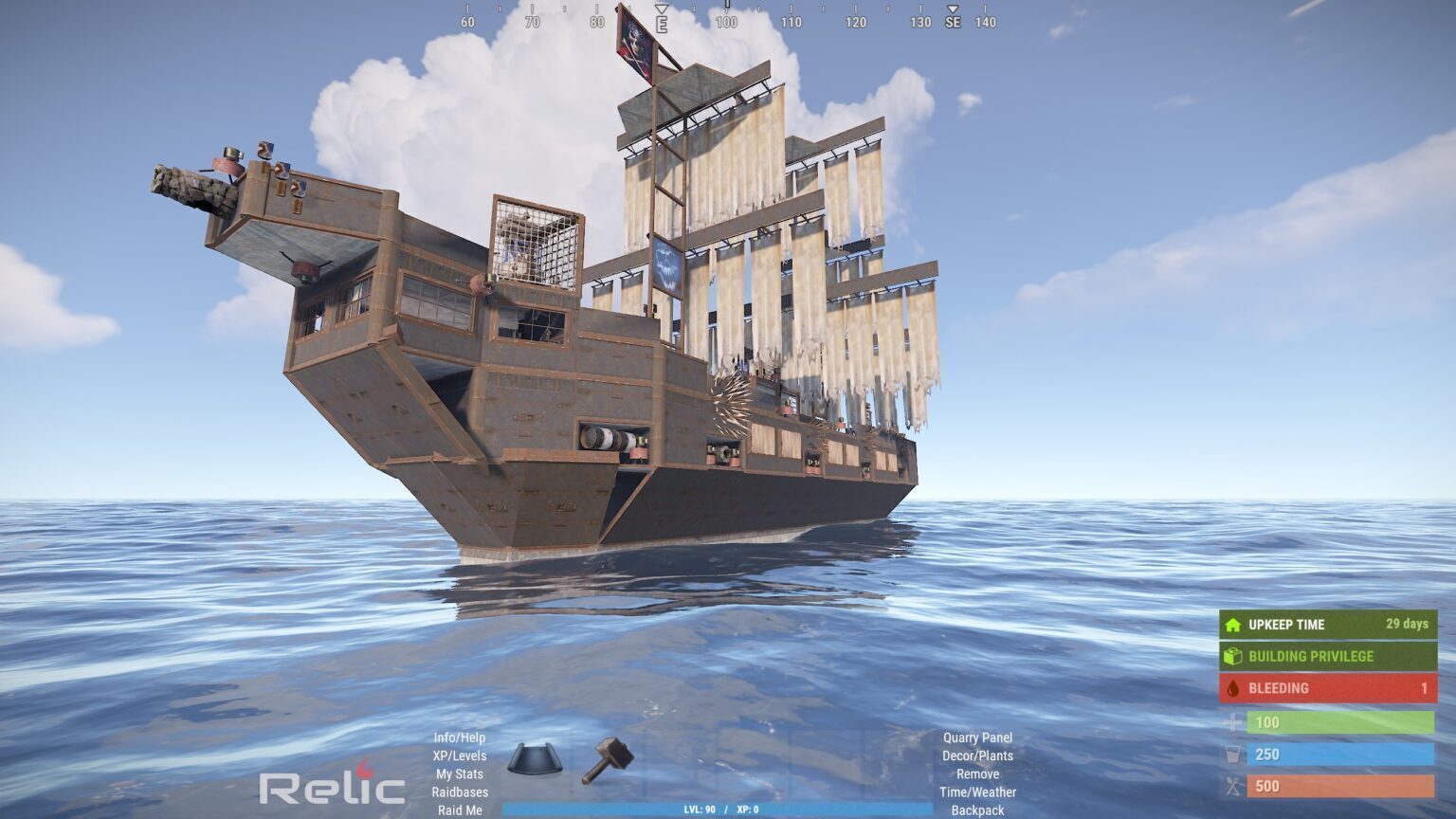Select the hammer hotbar slot
Viewport: 1456px width, 819px height.
tap(608, 759)
